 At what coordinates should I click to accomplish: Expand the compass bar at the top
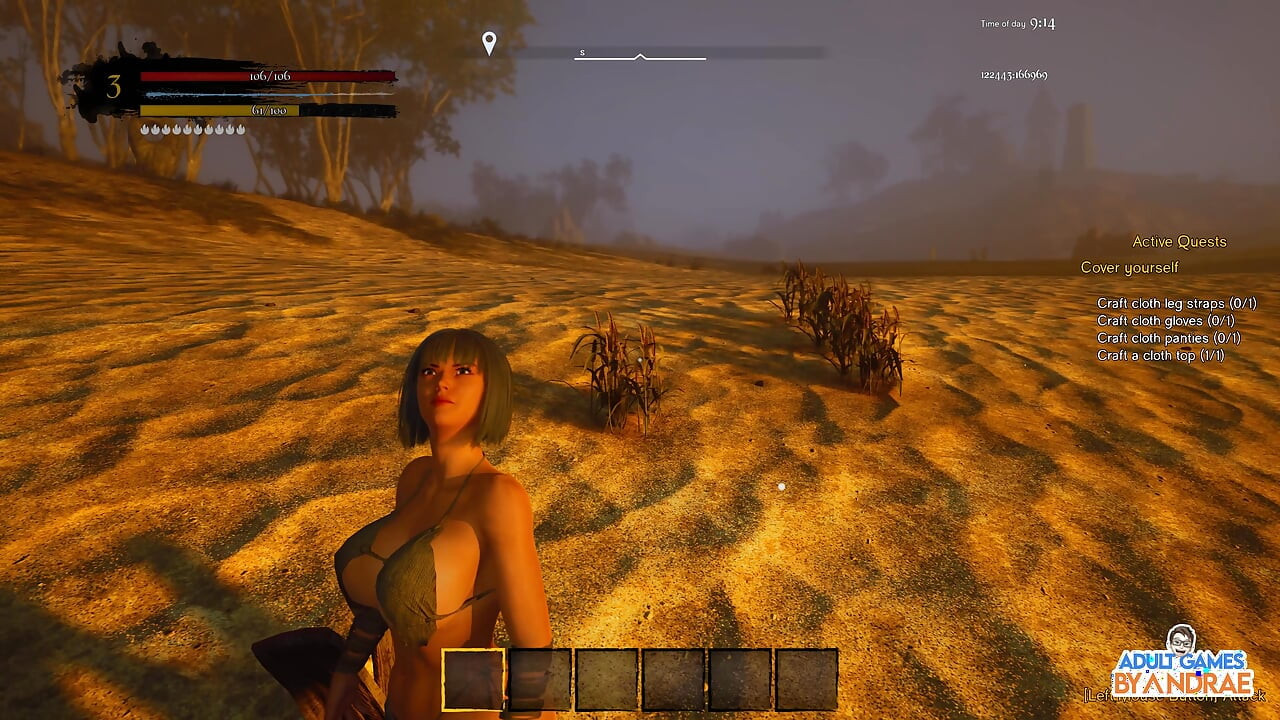(640, 58)
